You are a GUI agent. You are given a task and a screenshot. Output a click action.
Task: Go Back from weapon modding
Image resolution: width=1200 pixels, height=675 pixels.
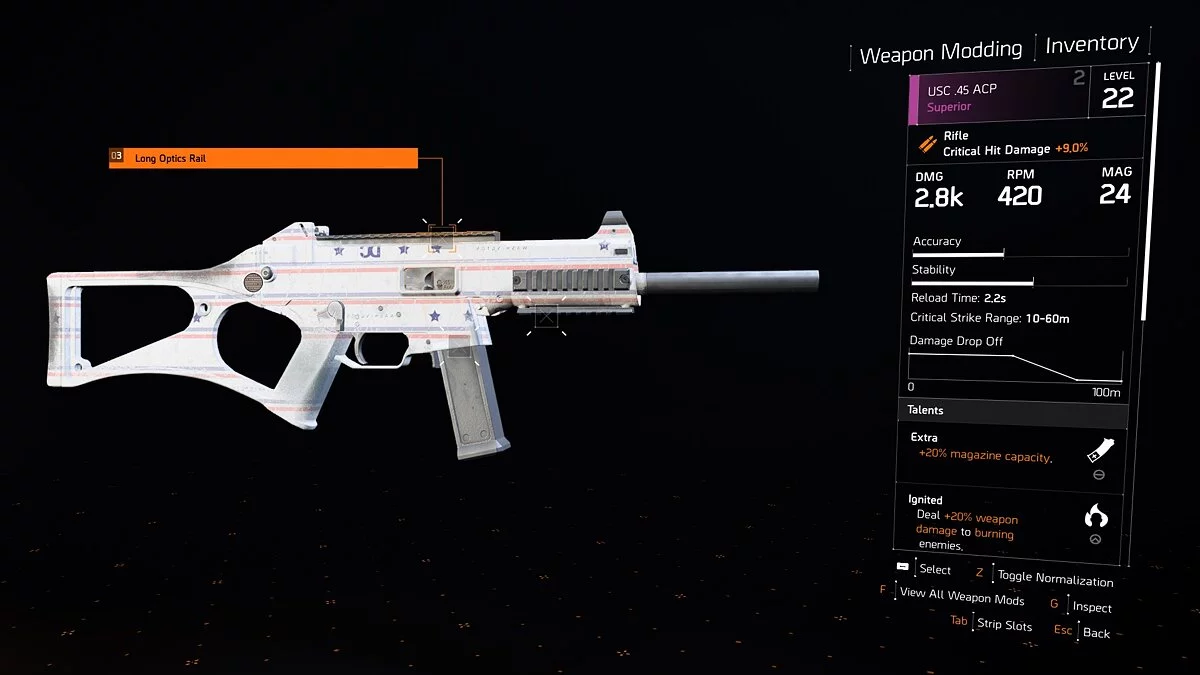1096,633
